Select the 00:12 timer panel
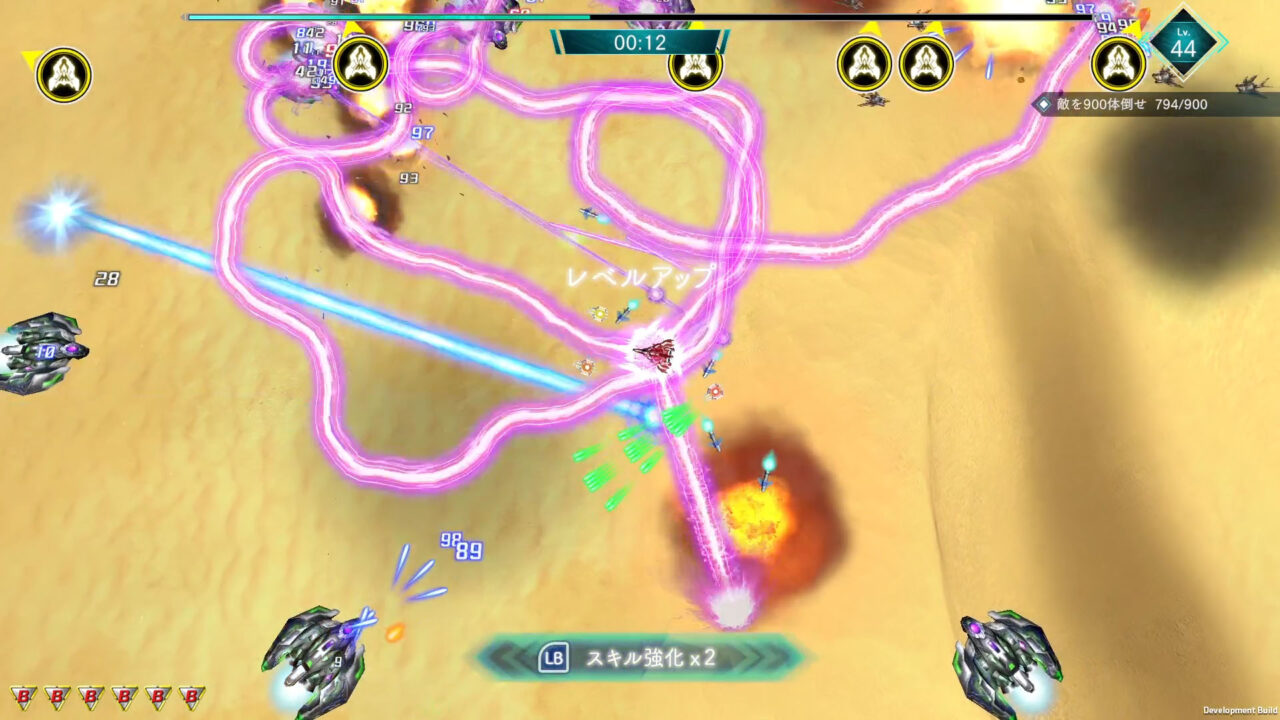Screen dimensions: 1280x720 [x=640, y=43]
